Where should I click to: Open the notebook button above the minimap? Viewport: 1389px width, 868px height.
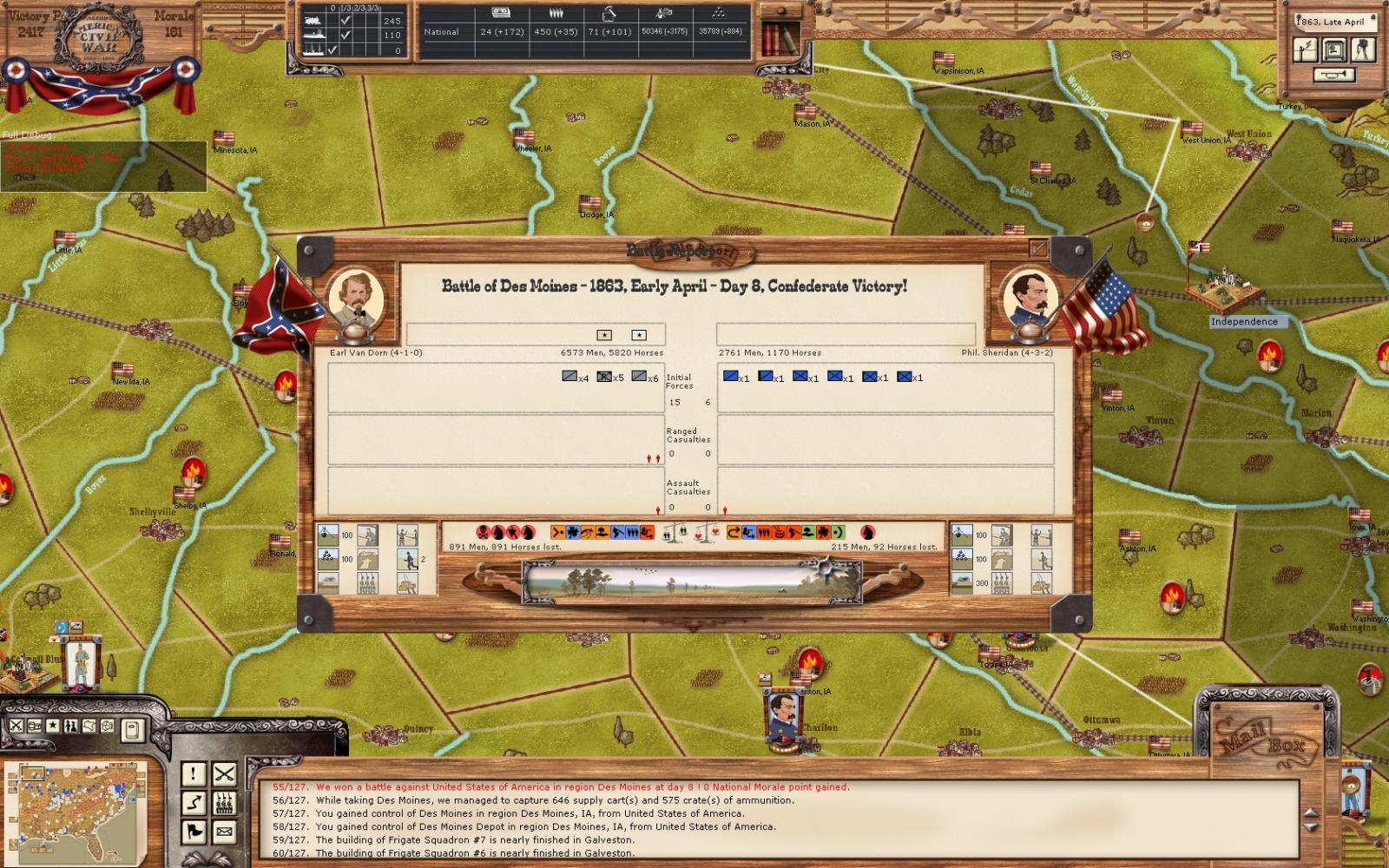(132, 730)
